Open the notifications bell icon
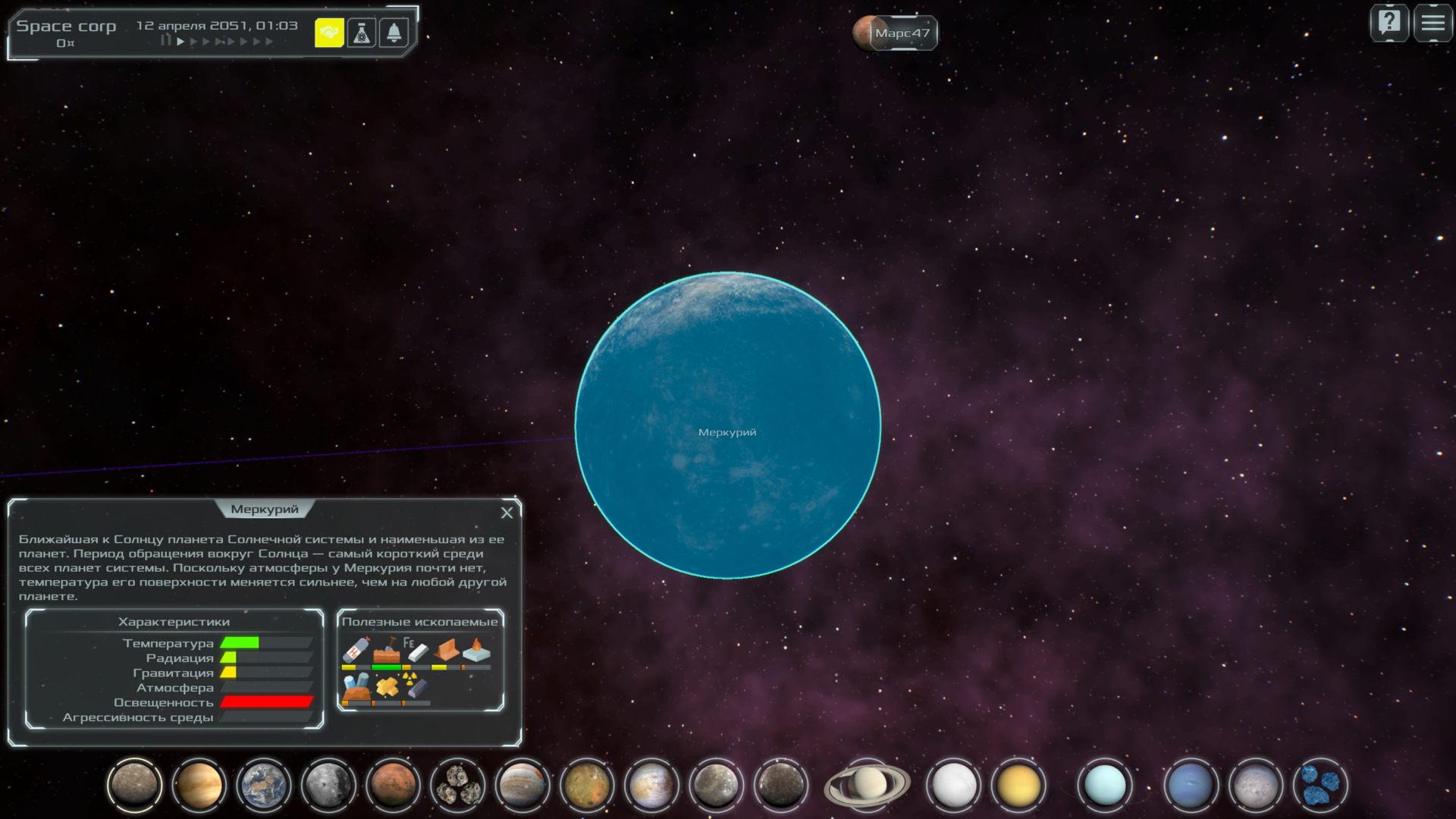 (x=394, y=33)
